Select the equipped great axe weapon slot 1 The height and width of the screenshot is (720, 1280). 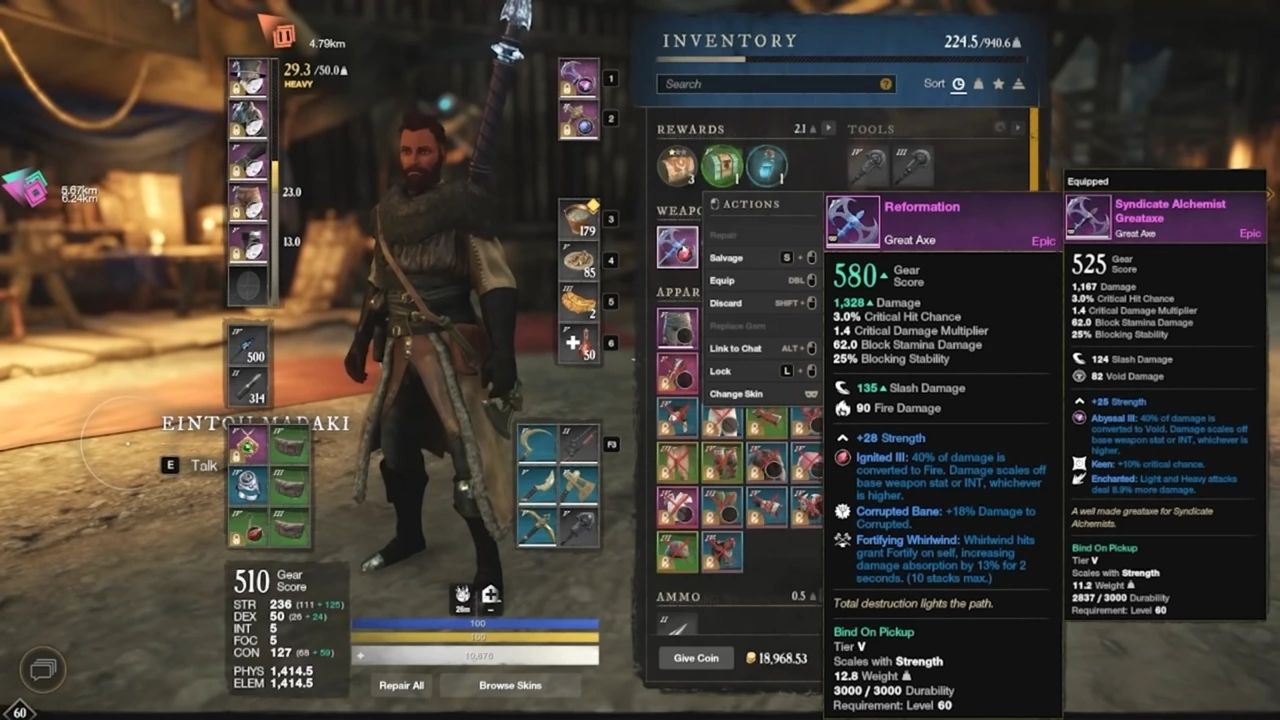[579, 78]
